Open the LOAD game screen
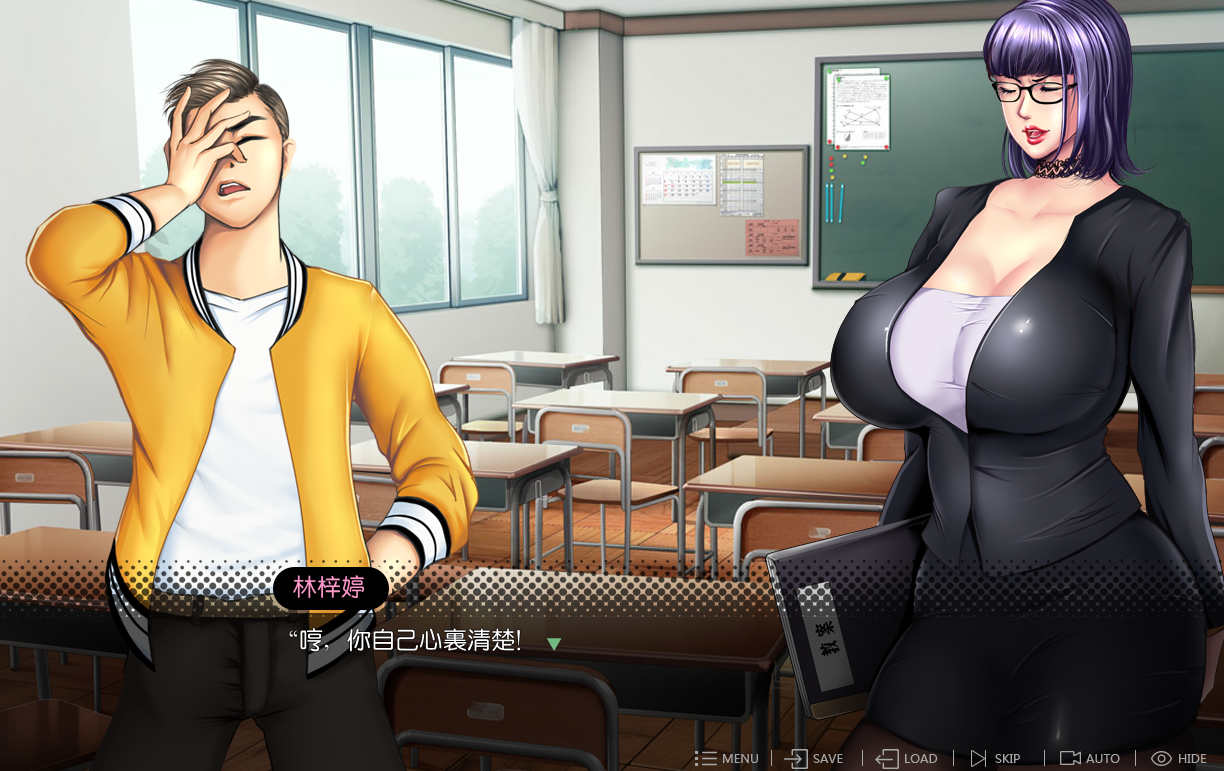The height and width of the screenshot is (771, 1224). [907, 758]
